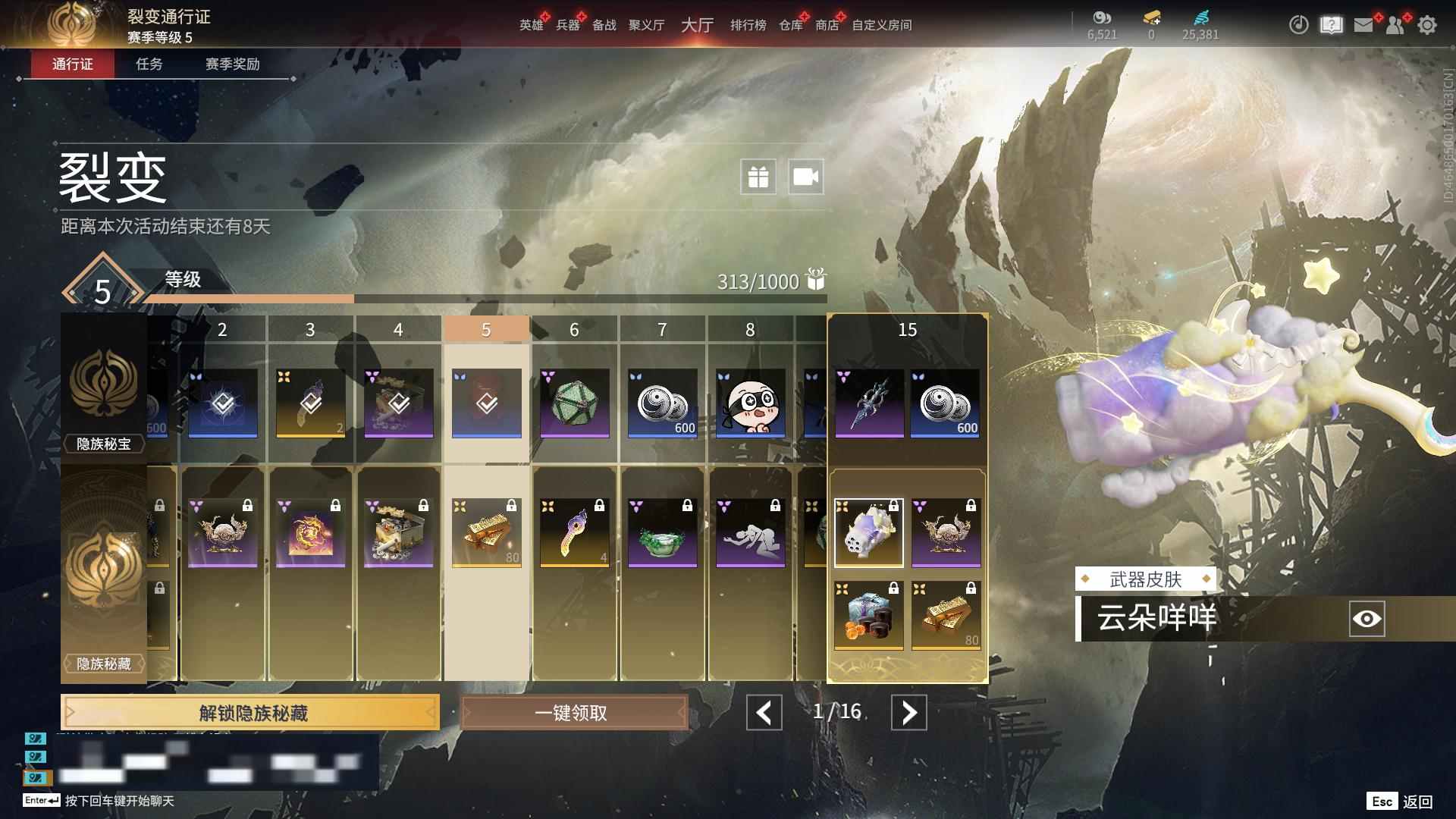The image size is (1456, 819).
Task: Select the green dice reward at level 6
Action: (574, 403)
